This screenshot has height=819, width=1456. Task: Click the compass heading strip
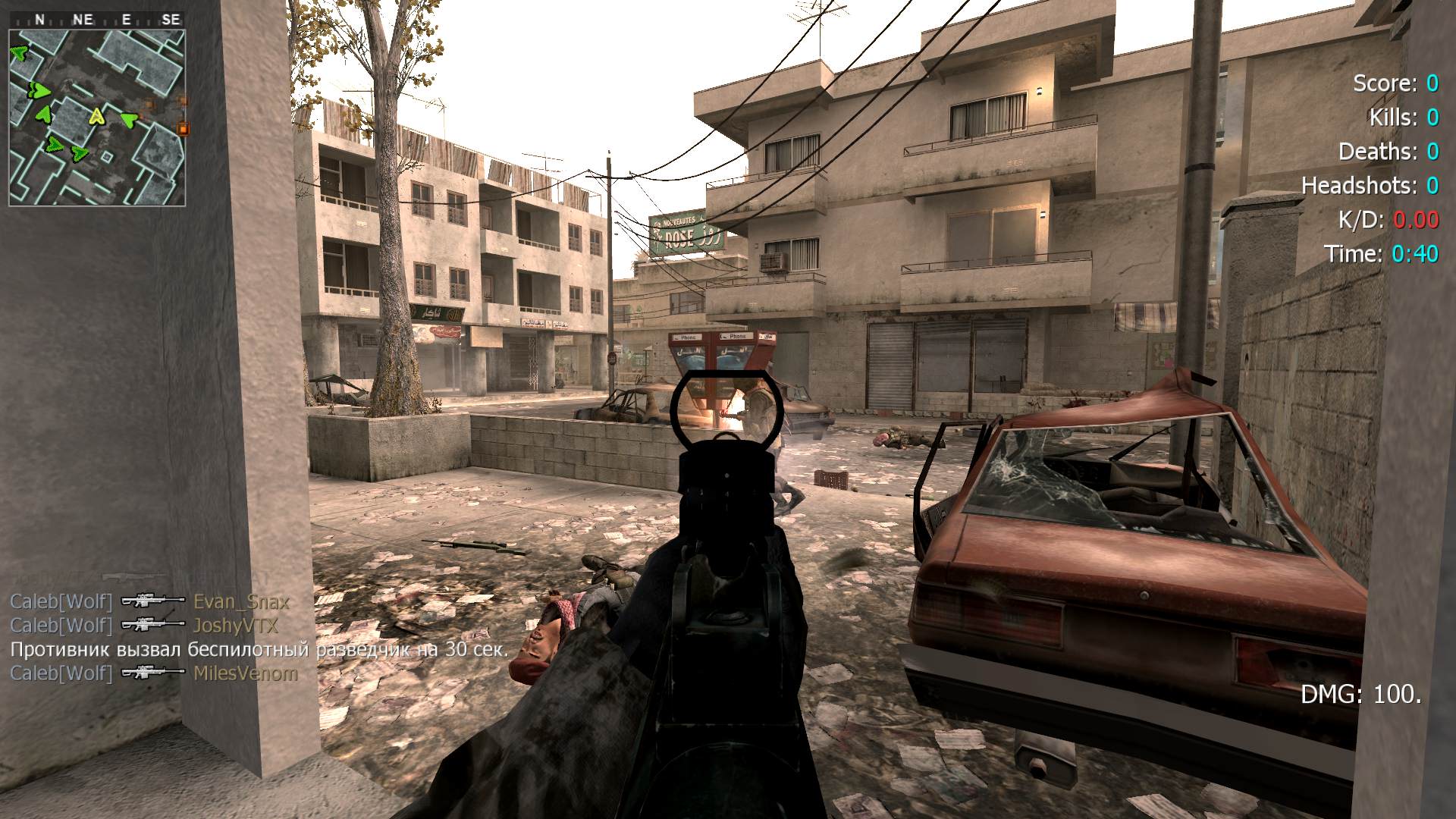97,20
